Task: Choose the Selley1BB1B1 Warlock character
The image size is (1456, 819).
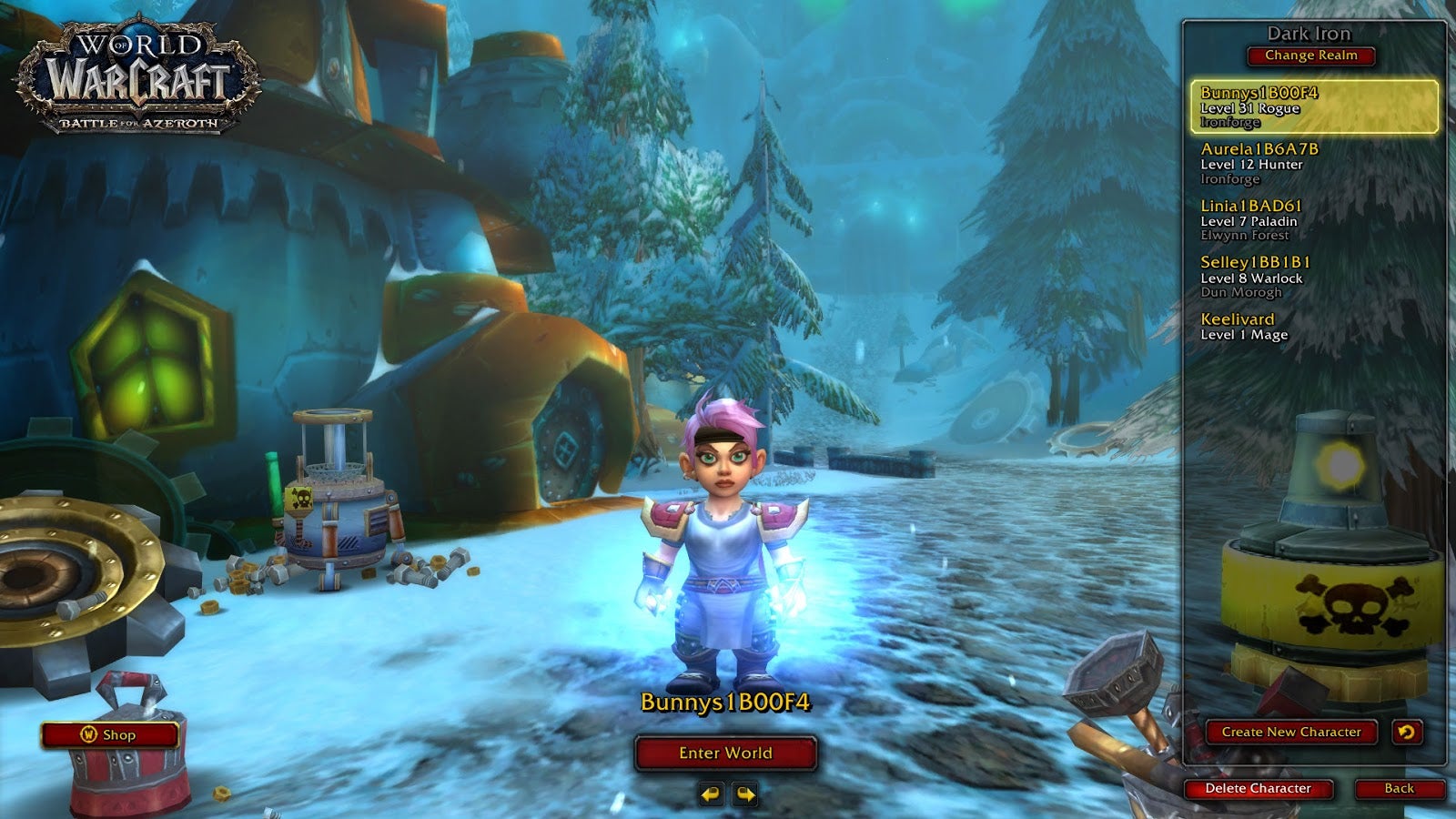Action: (1314, 277)
